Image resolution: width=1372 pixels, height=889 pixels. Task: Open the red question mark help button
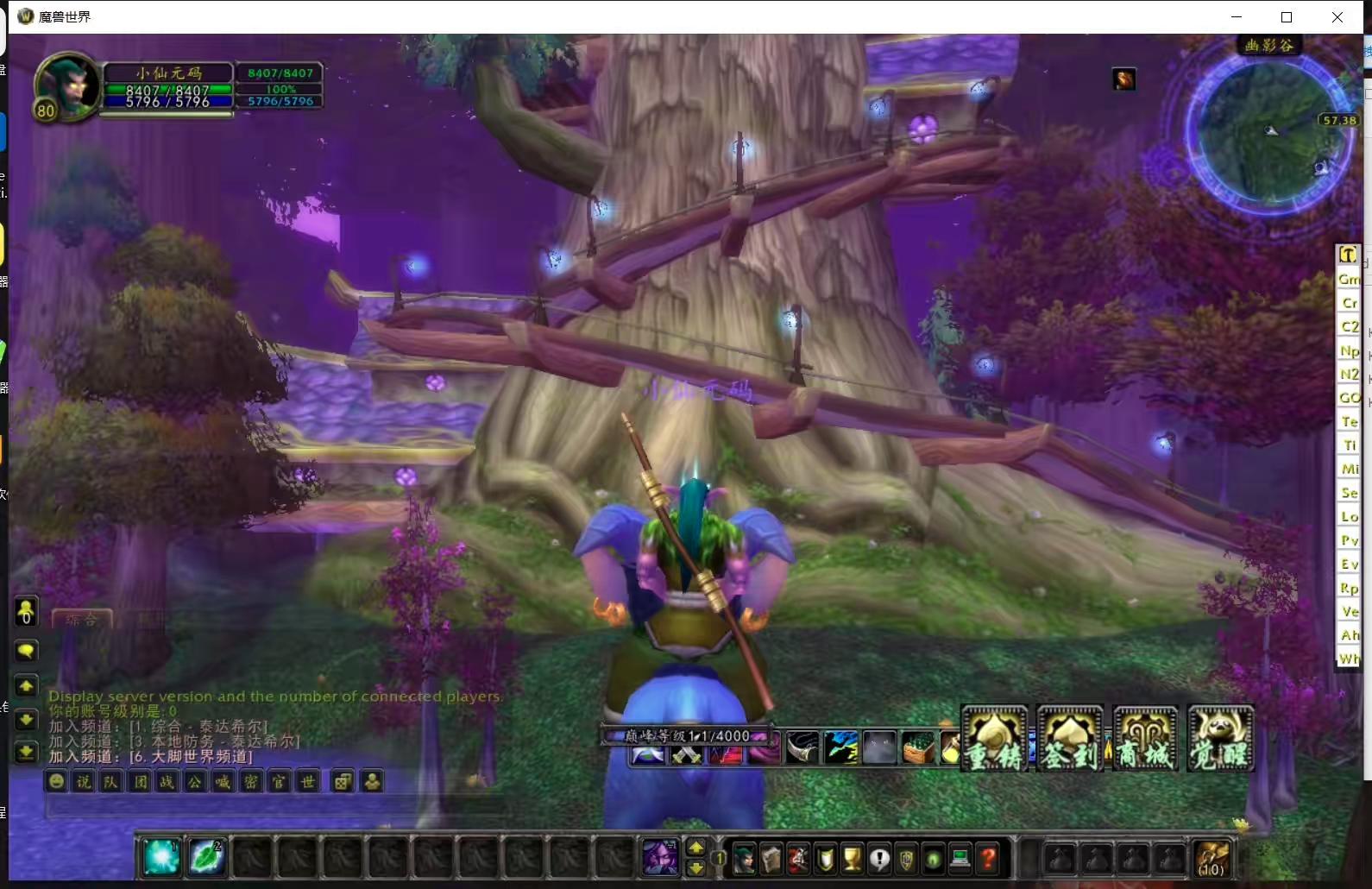(x=988, y=859)
